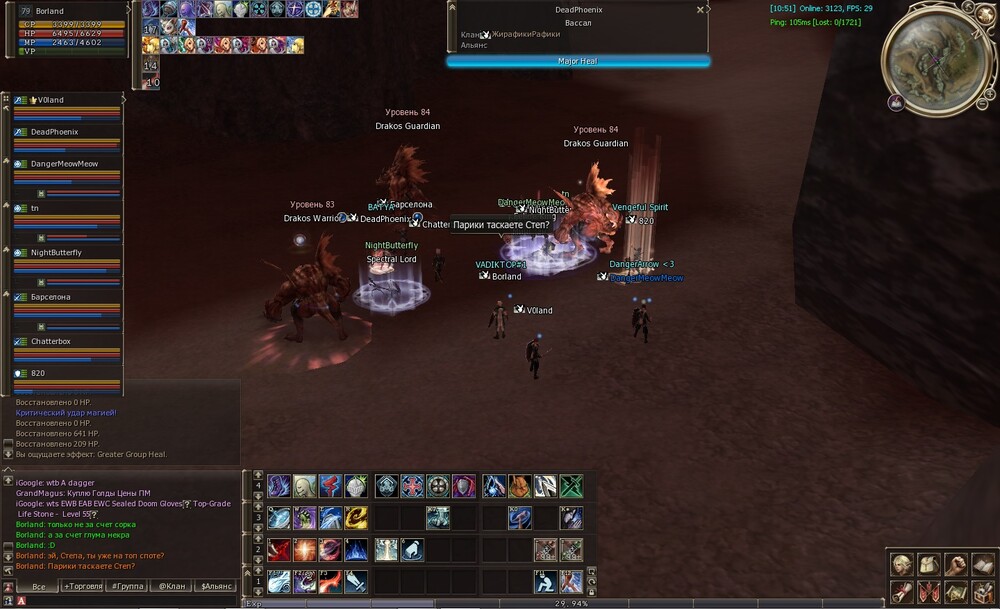Open the actions fist icon
The height and width of the screenshot is (609, 1000).
[954, 565]
